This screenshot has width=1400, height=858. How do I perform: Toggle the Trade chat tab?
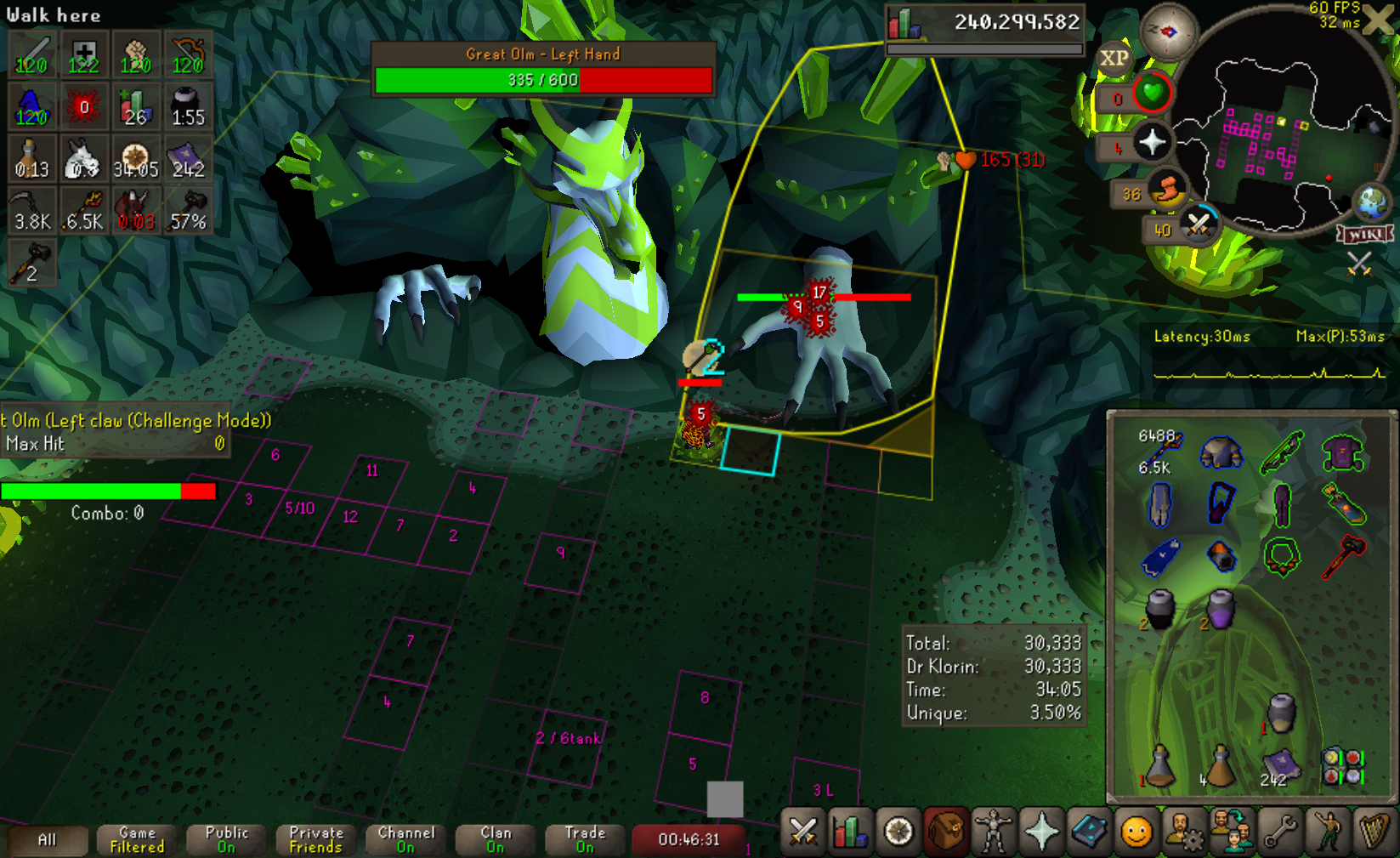[585, 840]
